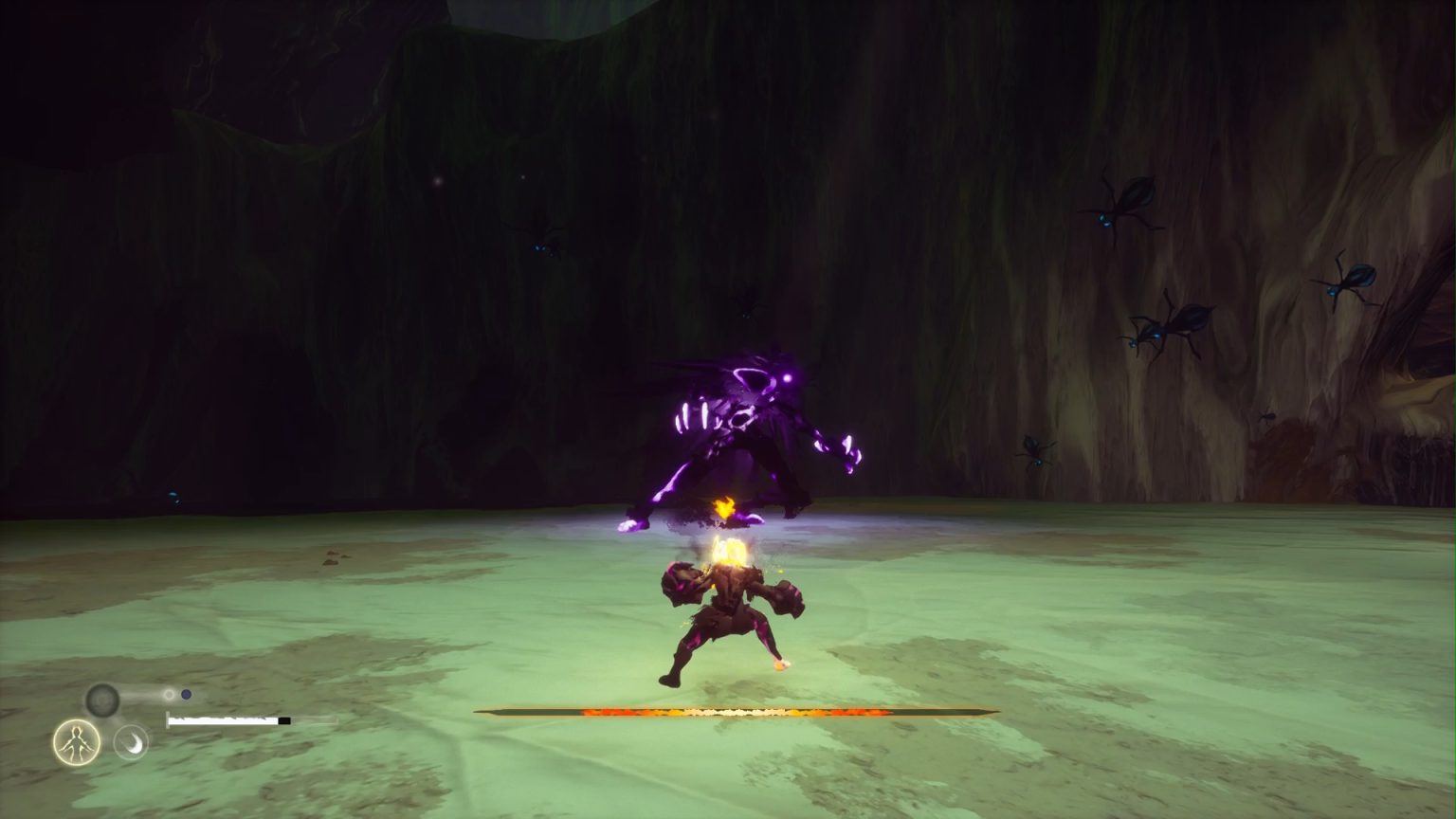The height and width of the screenshot is (819, 1456).
Task: Click the white stamina bar black segment
Action: (x=284, y=720)
